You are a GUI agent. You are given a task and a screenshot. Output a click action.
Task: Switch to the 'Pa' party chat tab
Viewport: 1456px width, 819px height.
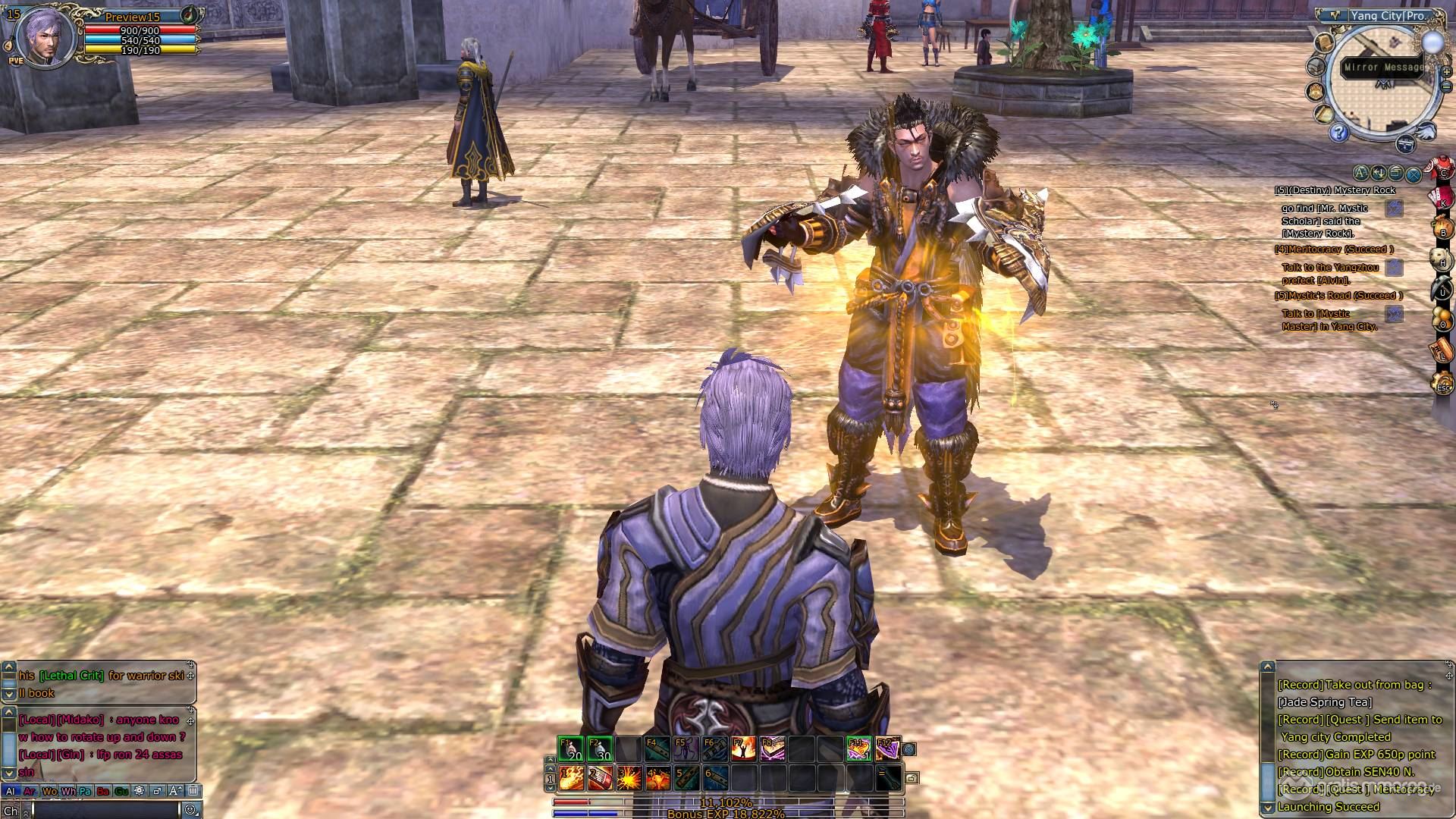pyautogui.click(x=85, y=791)
